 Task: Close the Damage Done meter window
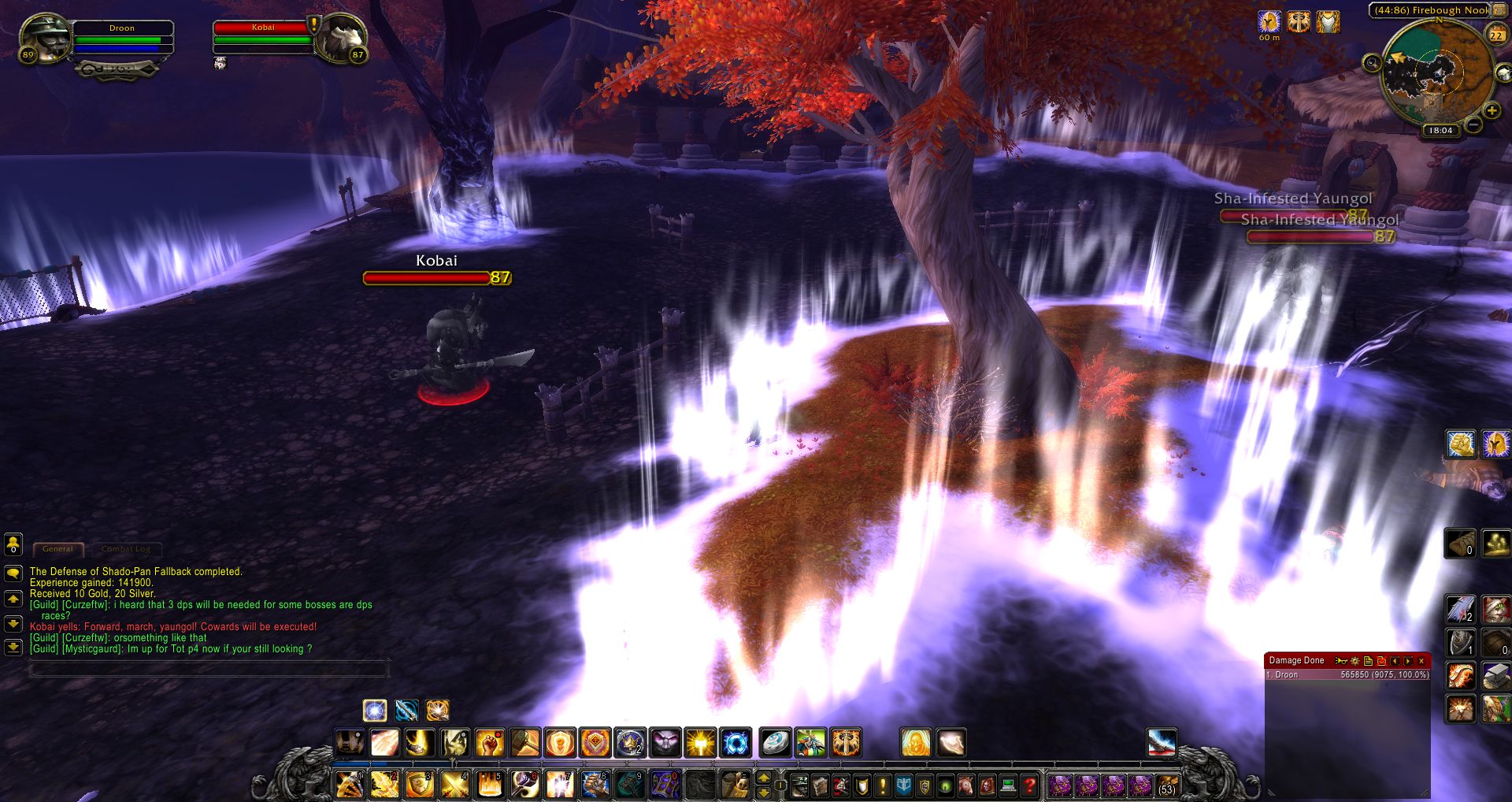point(1421,661)
